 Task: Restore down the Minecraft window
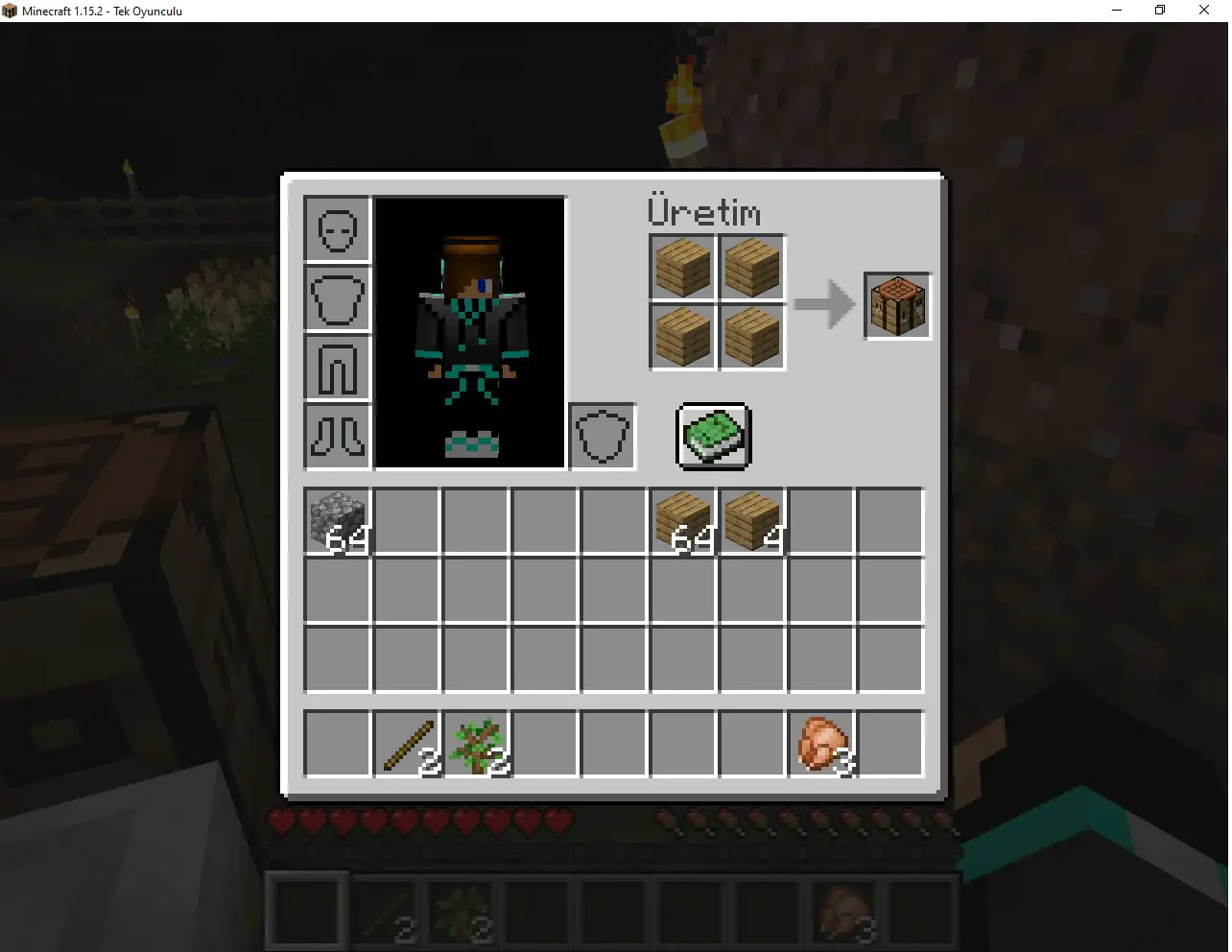tap(1159, 10)
